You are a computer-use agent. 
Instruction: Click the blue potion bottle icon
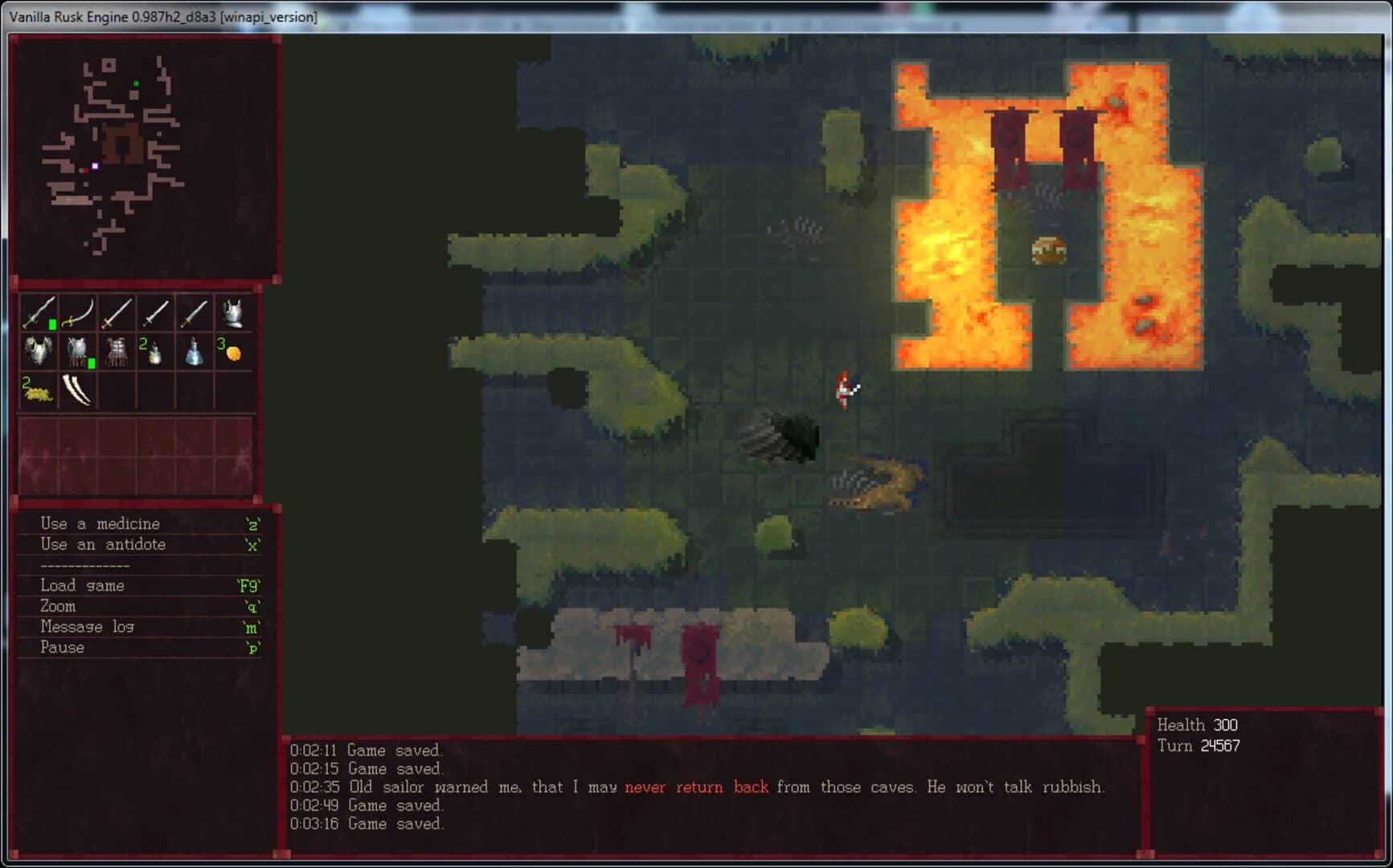(x=195, y=352)
